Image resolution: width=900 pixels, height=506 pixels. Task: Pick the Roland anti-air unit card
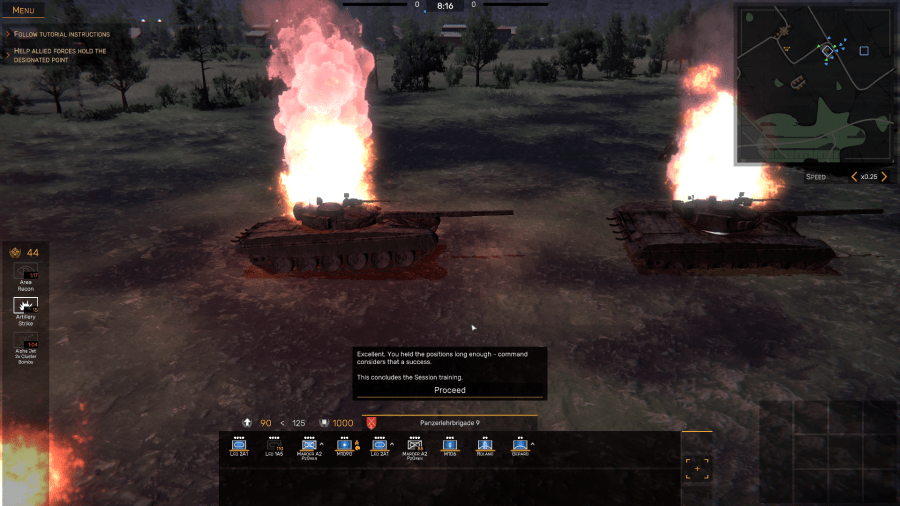coord(485,446)
